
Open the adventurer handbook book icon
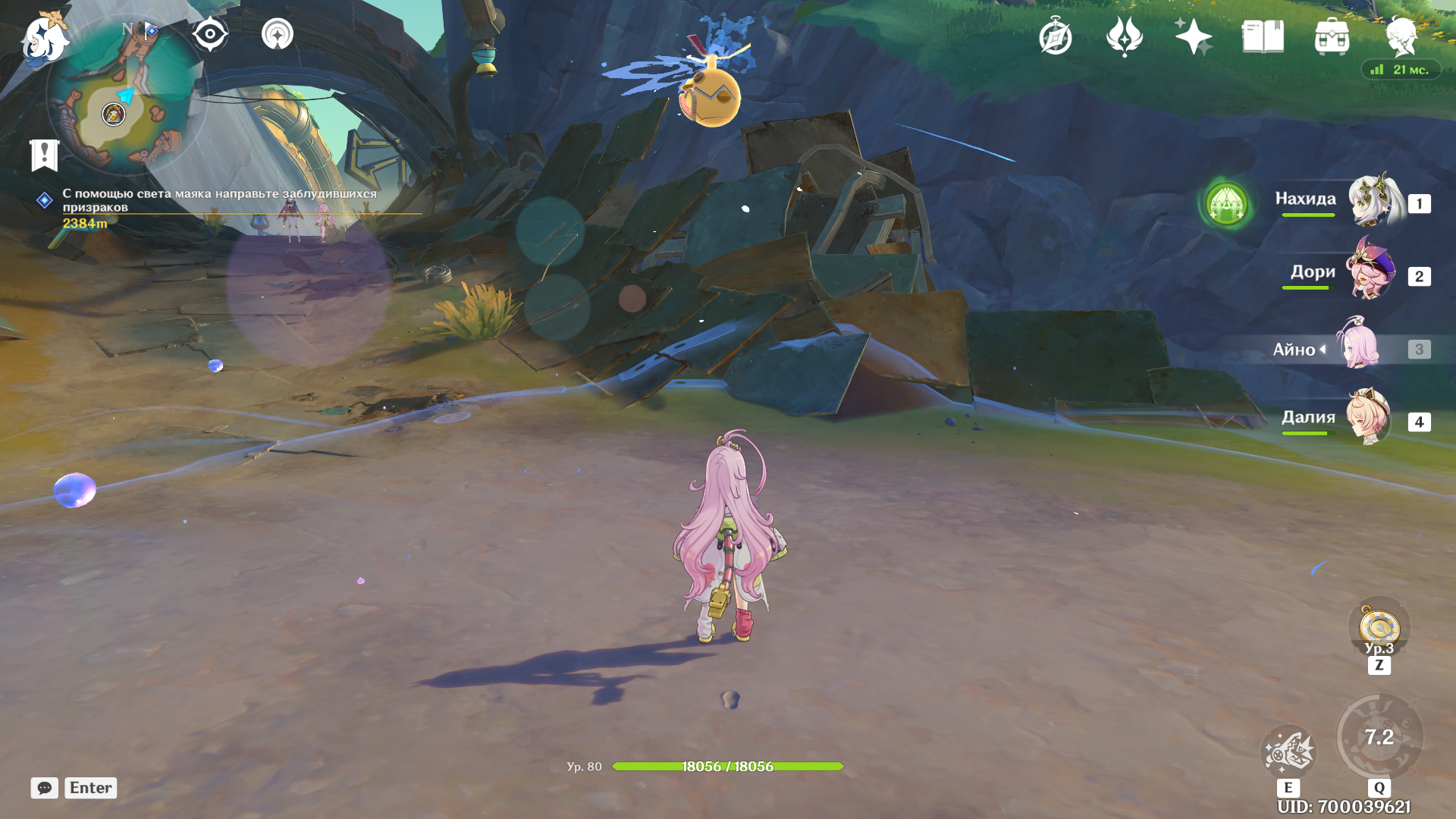point(1263,36)
